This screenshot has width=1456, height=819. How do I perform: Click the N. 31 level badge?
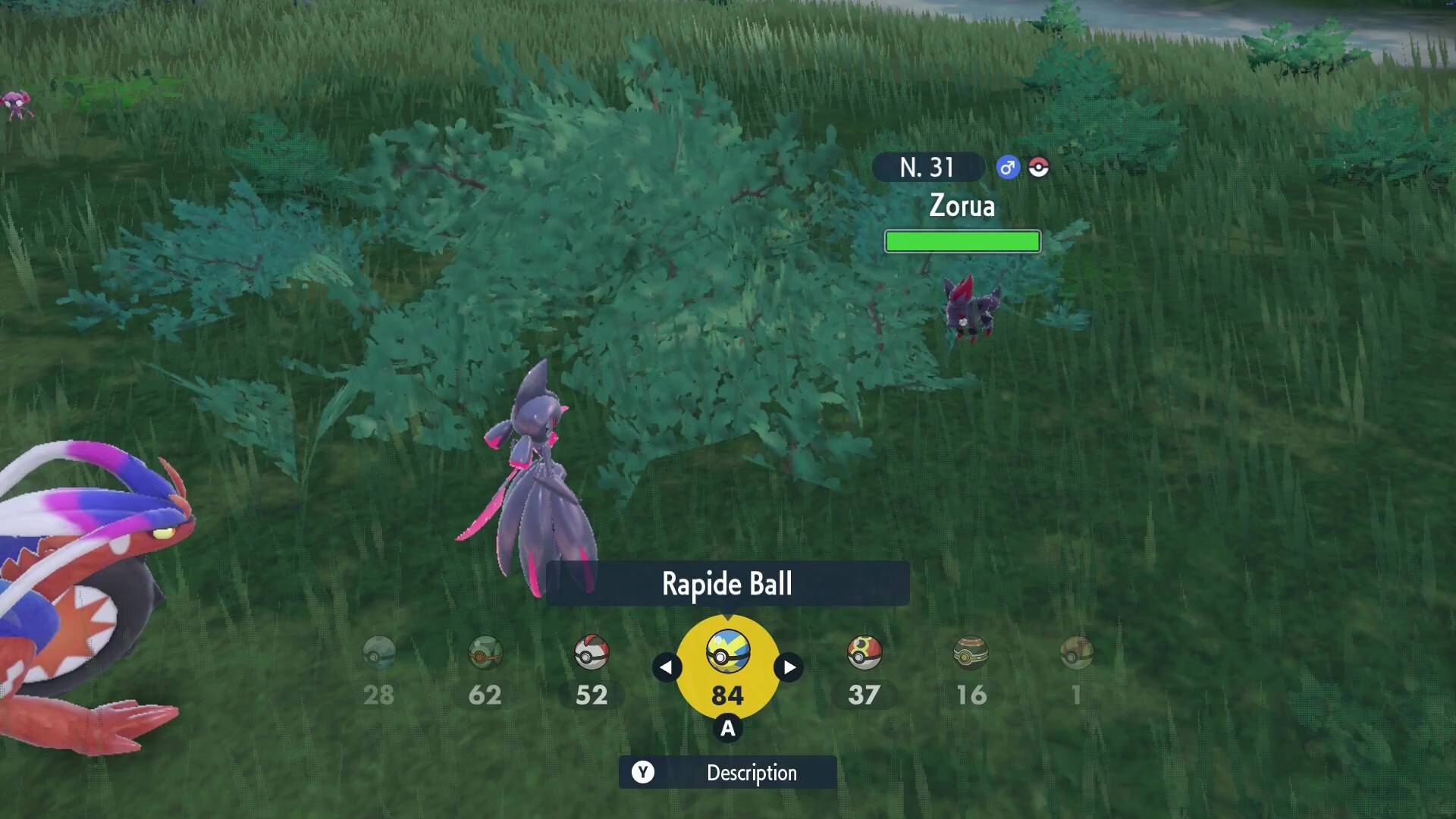click(x=927, y=168)
